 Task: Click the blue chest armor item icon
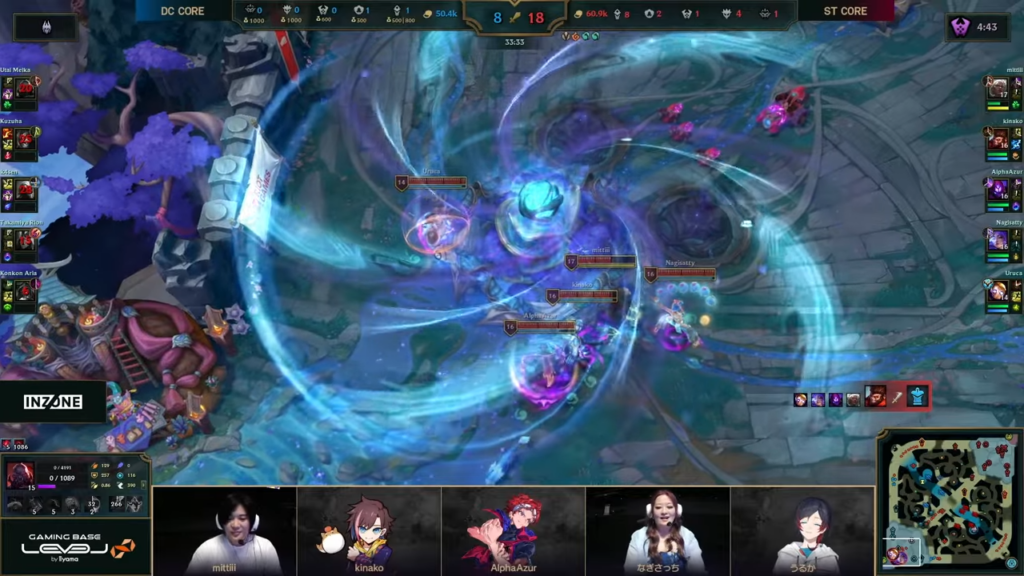tap(918, 398)
